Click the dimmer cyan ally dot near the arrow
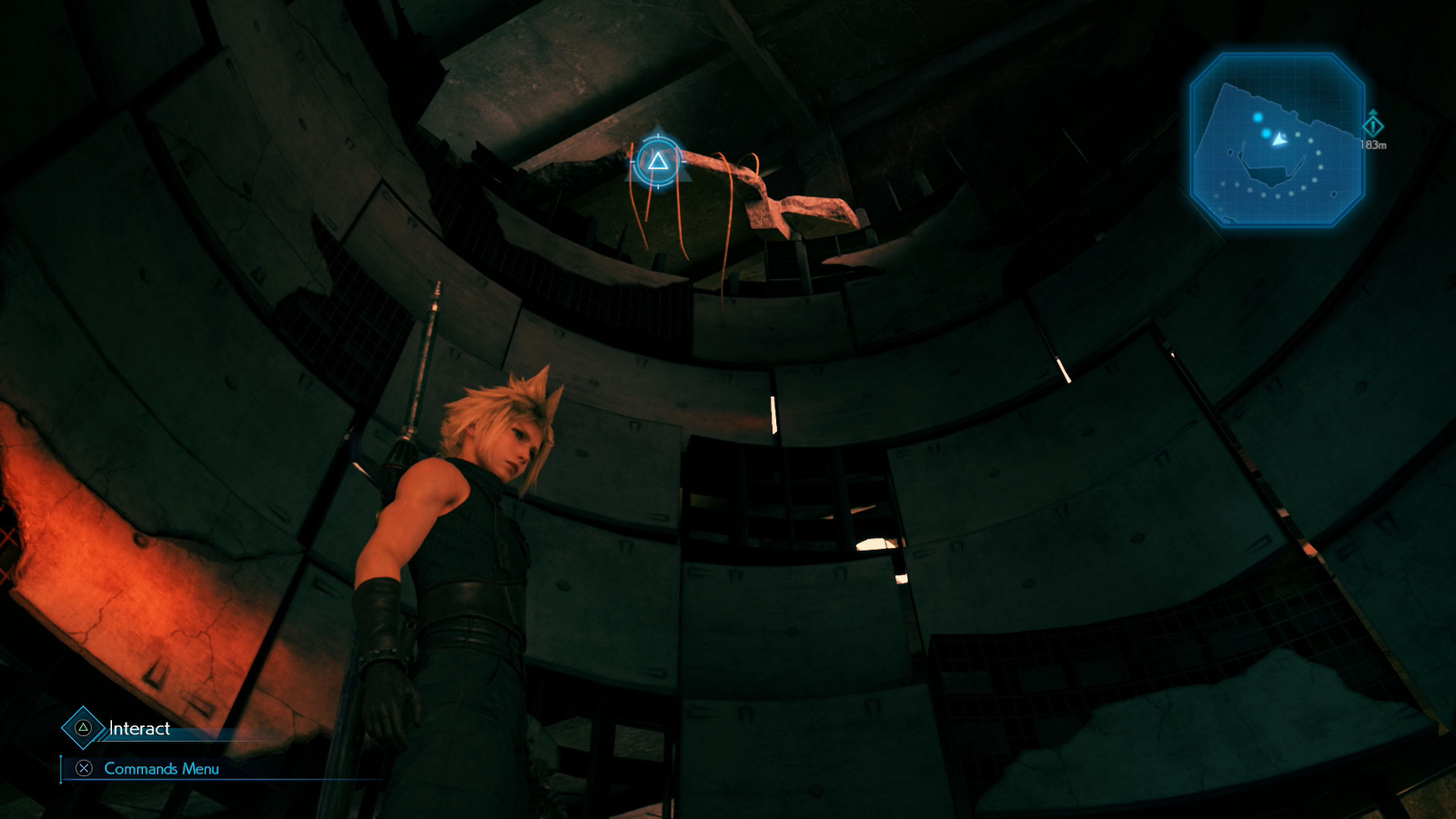 (x=1266, y=134)
